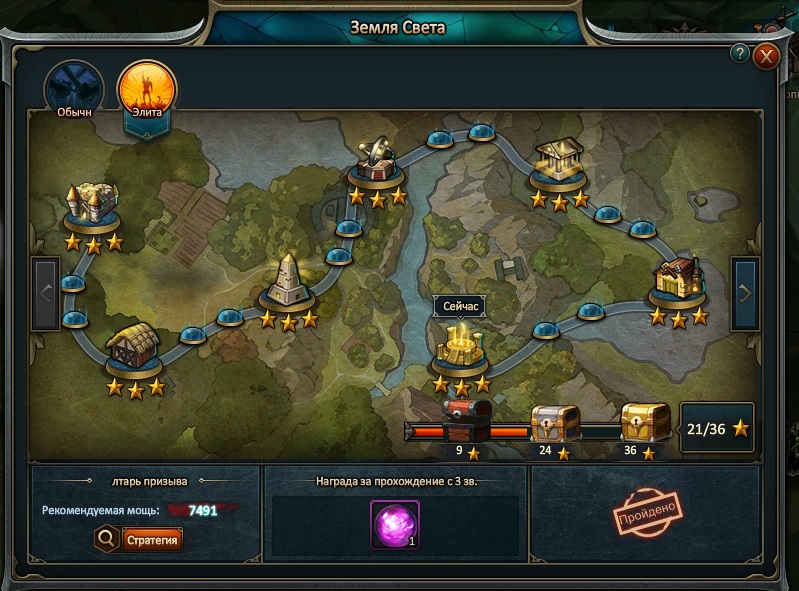Go to the previous map page arrow
799x591 pixels.
point(46,293)
